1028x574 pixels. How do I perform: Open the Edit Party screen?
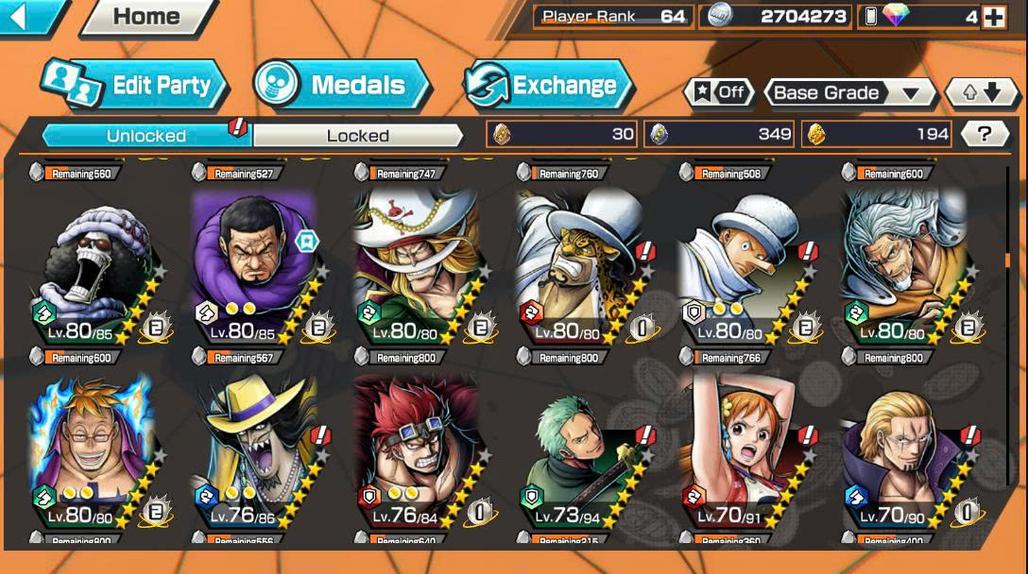136,84
